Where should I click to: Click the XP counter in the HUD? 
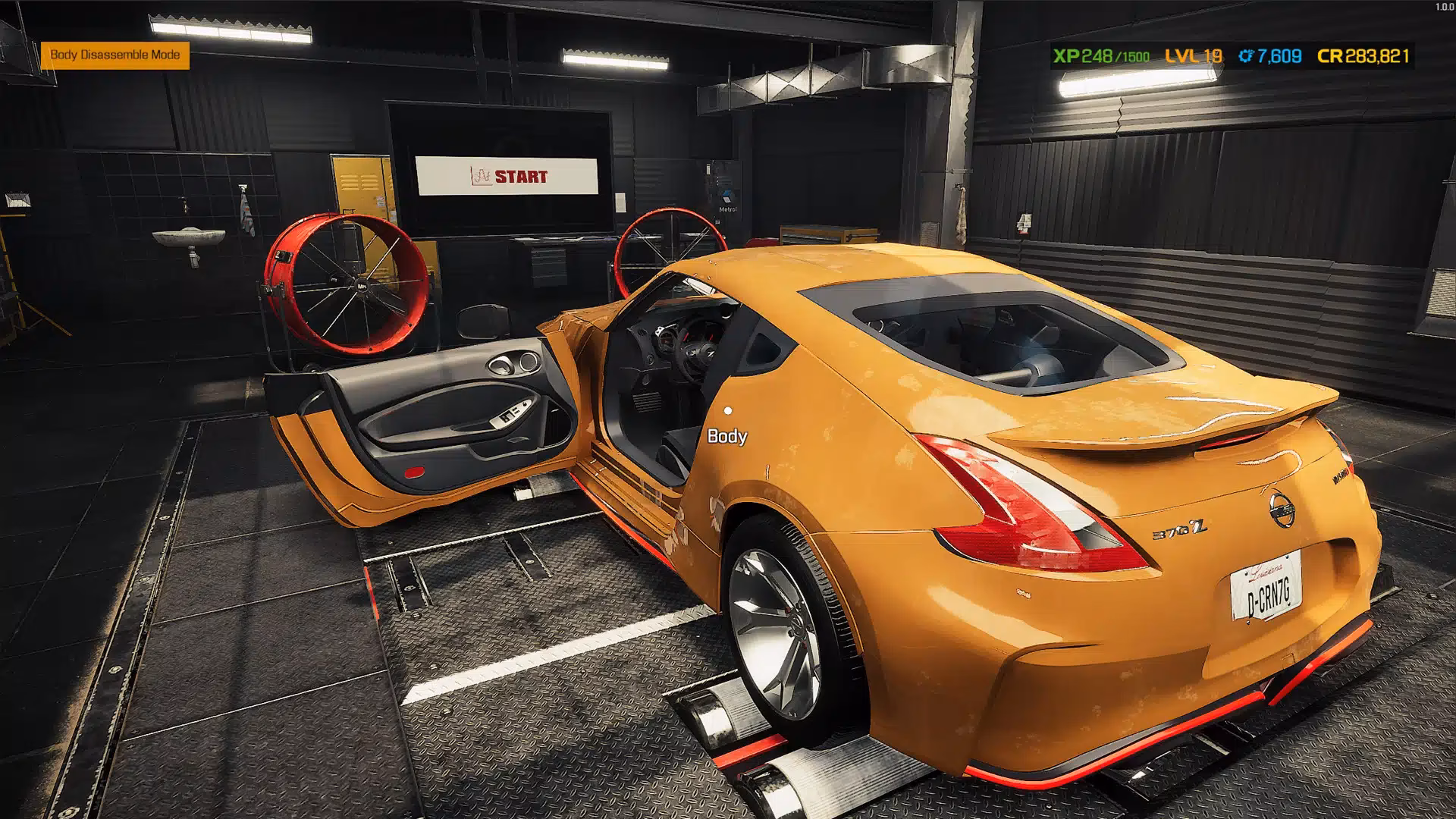coord(1065,55)
